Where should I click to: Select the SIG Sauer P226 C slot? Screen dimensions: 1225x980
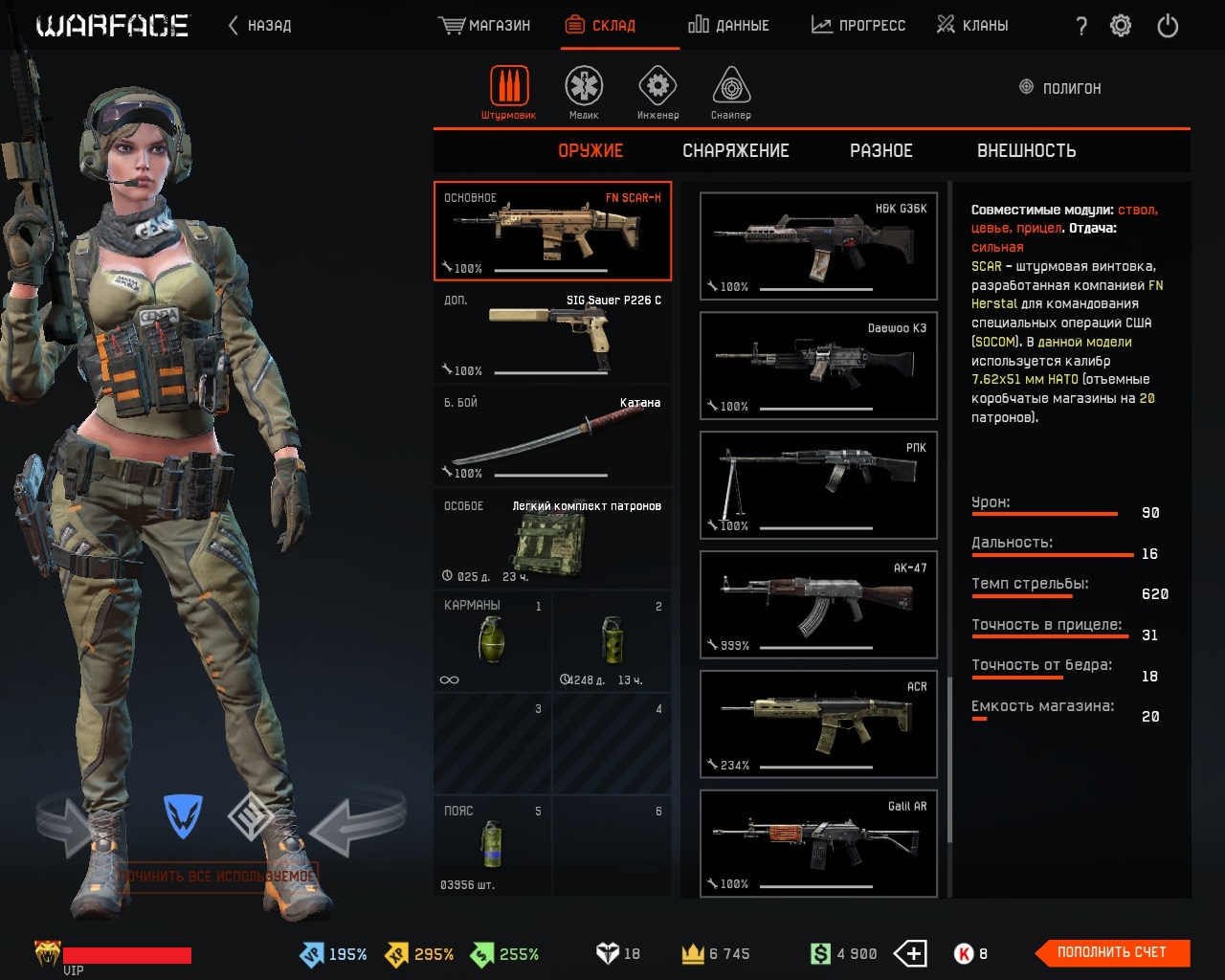point(552,334)
